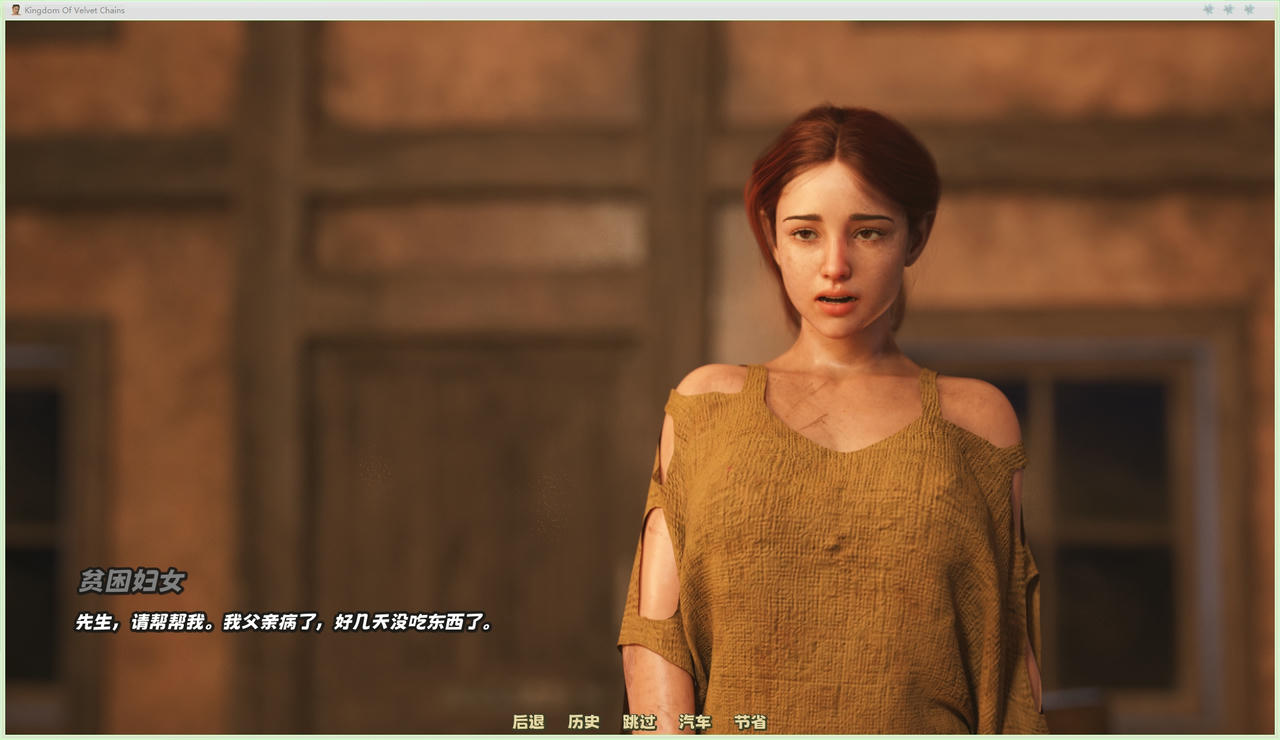Viewport: 1280px width, 740px height.
Task: Select 后退 to roll back the dialogue
Action: point(528,722)
